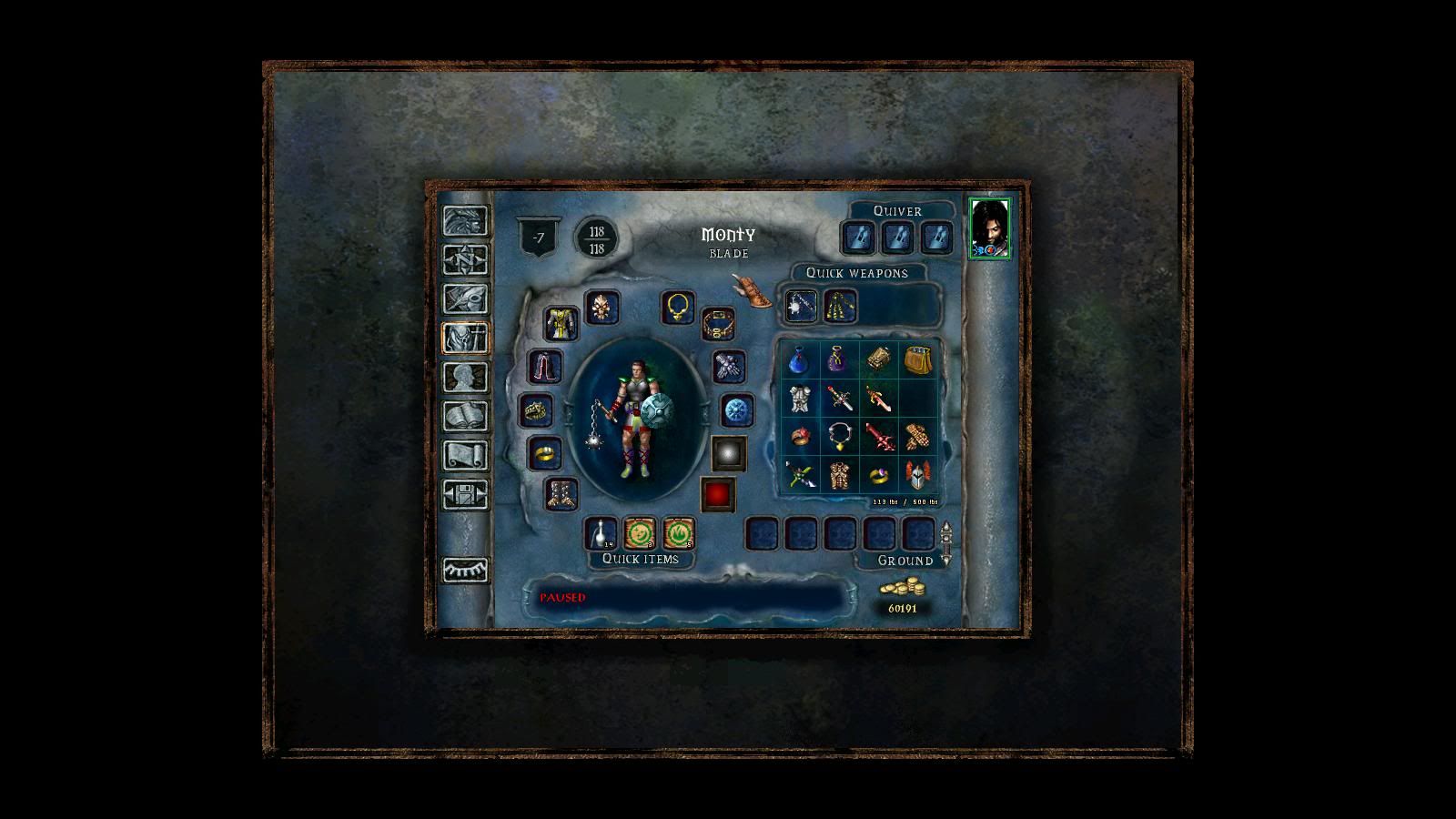1456x819 pixels.
Task: Open the area map compass button
Action: [465, 260]
